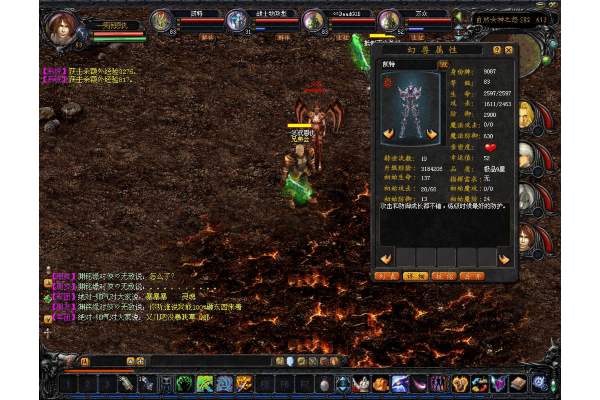Rotate pet model with left arrow
This screenshot has width=600, height=400.
388,131
